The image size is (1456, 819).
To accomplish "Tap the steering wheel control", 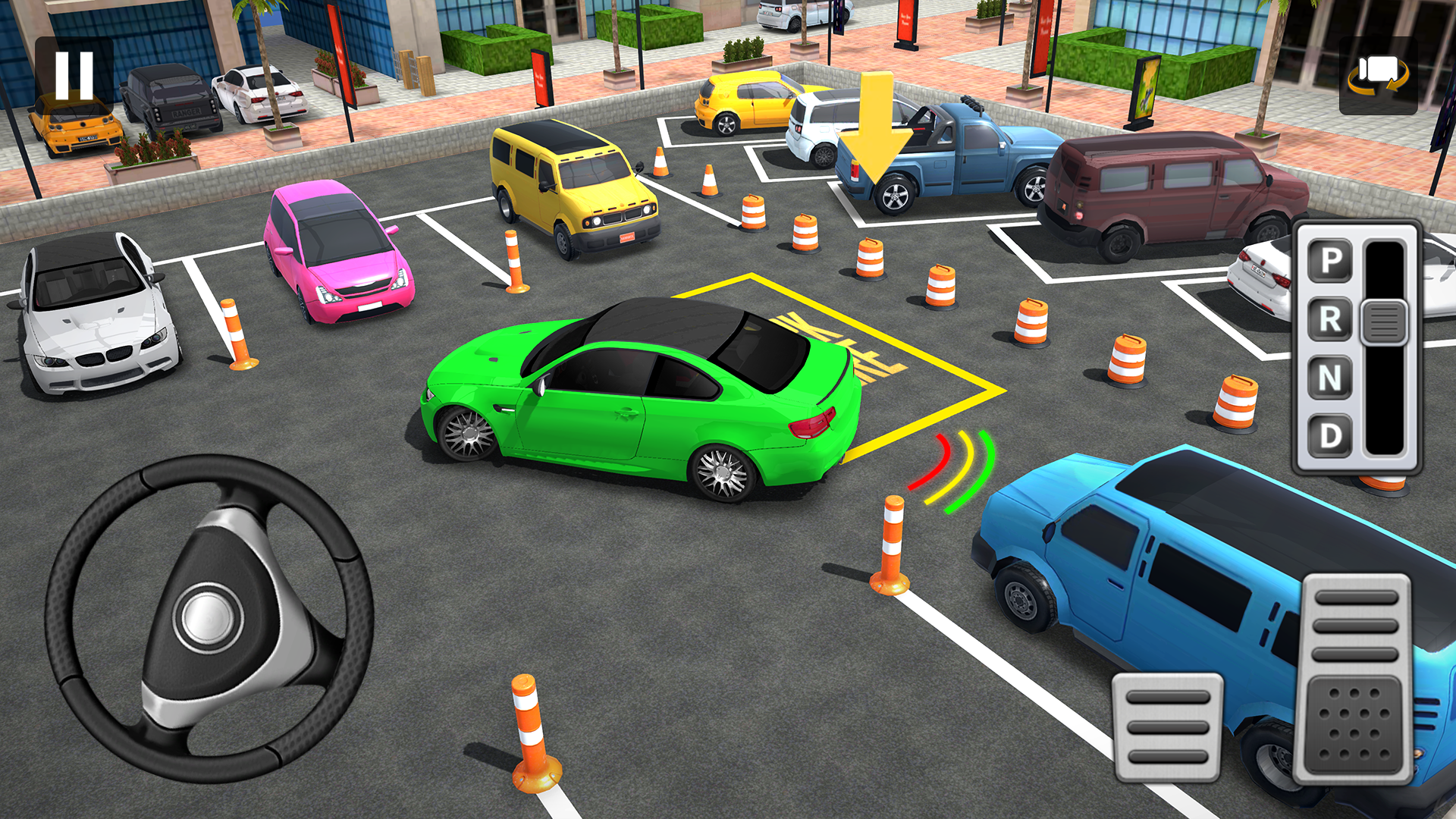I will pos(209,618).
